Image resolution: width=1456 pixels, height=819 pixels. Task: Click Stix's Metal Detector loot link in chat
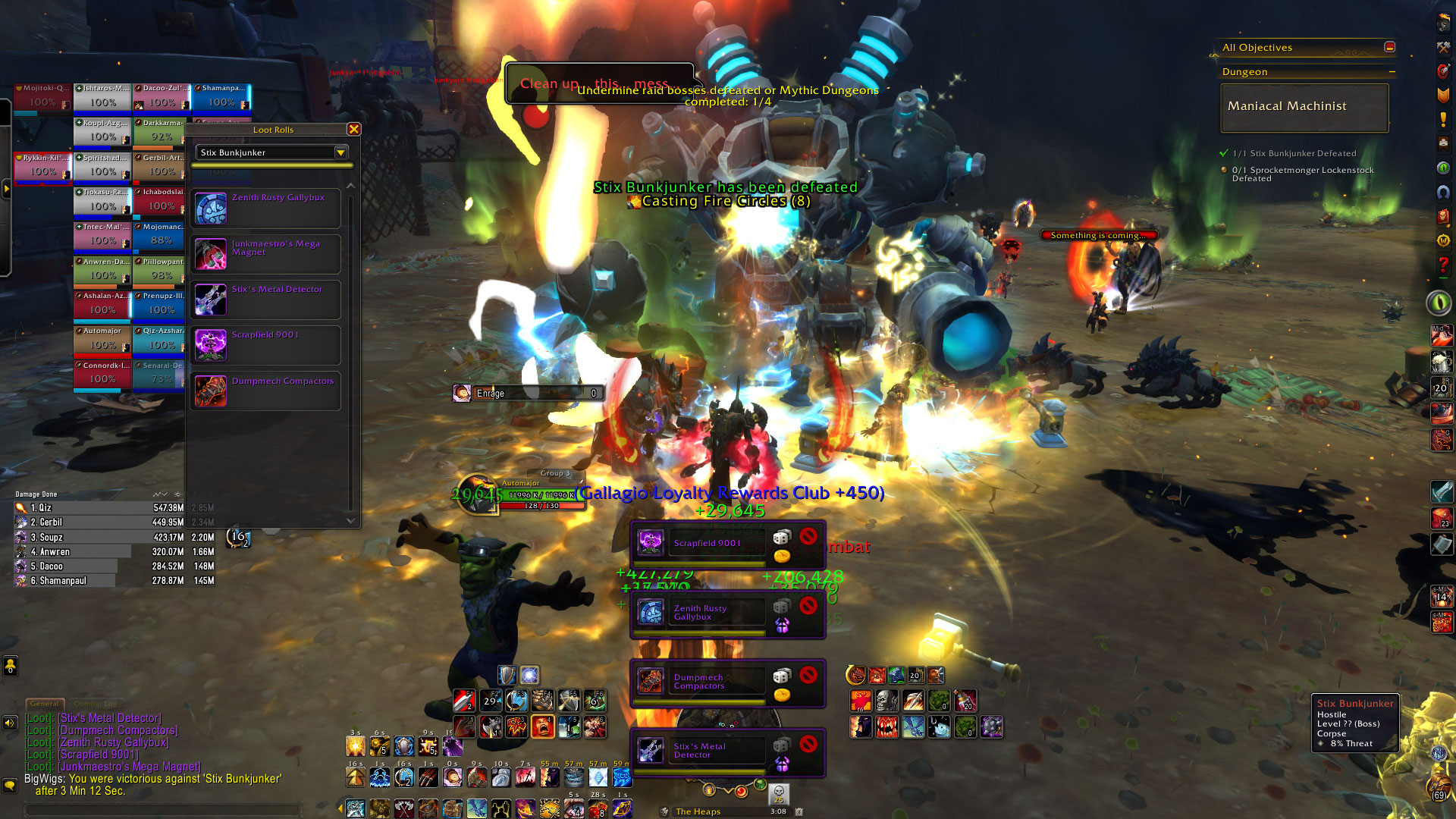tap(110, 718)
